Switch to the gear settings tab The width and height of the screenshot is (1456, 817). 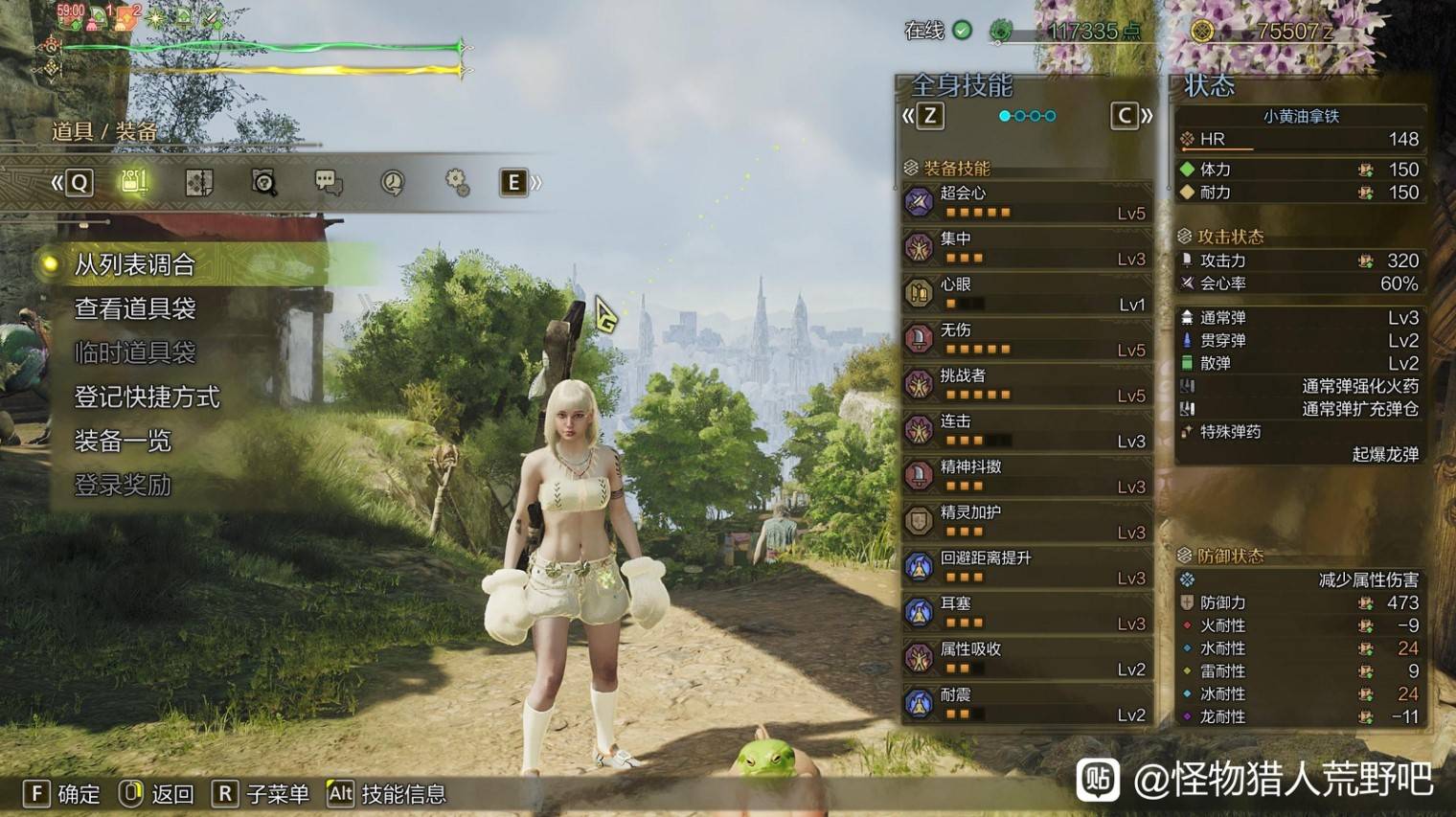click(x=457, y=182)
